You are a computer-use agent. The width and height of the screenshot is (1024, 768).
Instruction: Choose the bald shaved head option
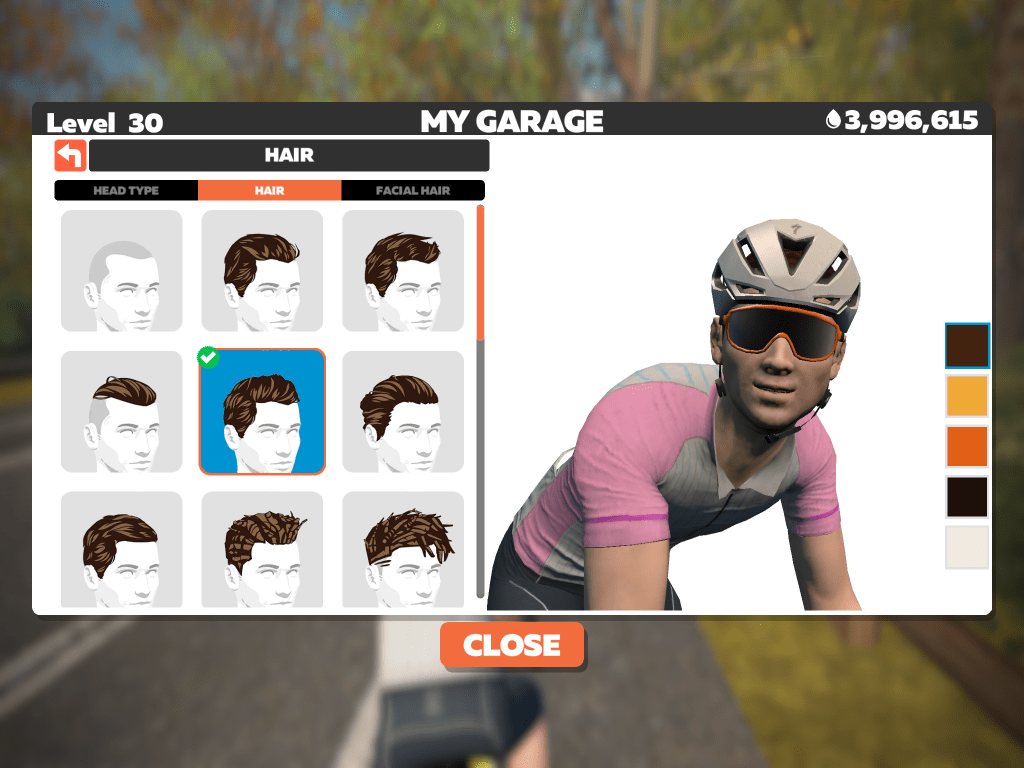tap(122, 271)
